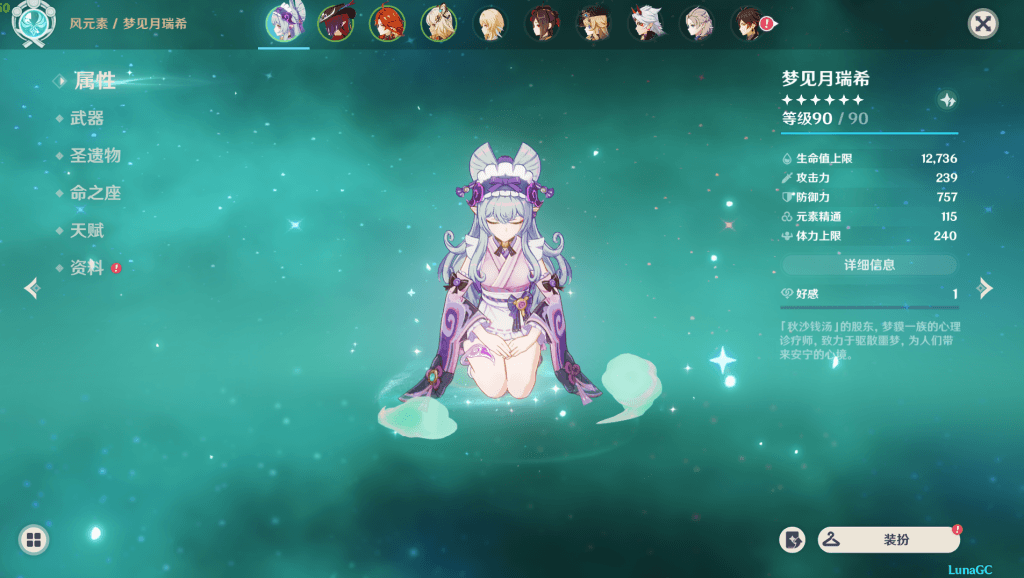Click the card-with-star icon beside 装扮
This screenshot has height=578, width=1024.
[x=792, y=540]
